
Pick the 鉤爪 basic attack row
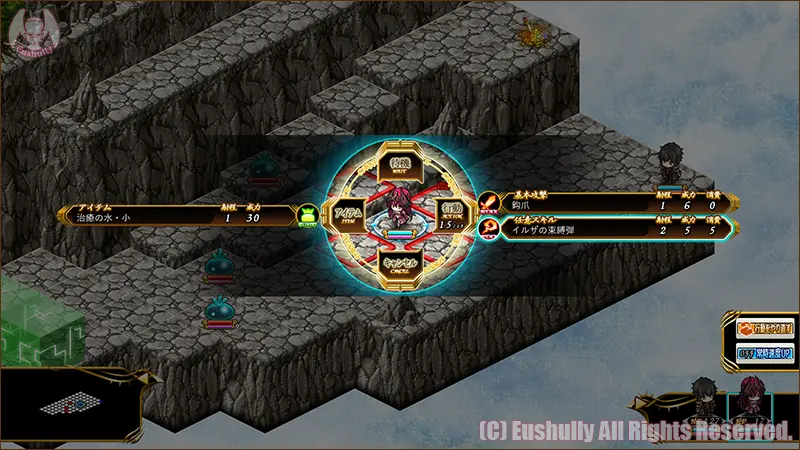click(610, 204)
